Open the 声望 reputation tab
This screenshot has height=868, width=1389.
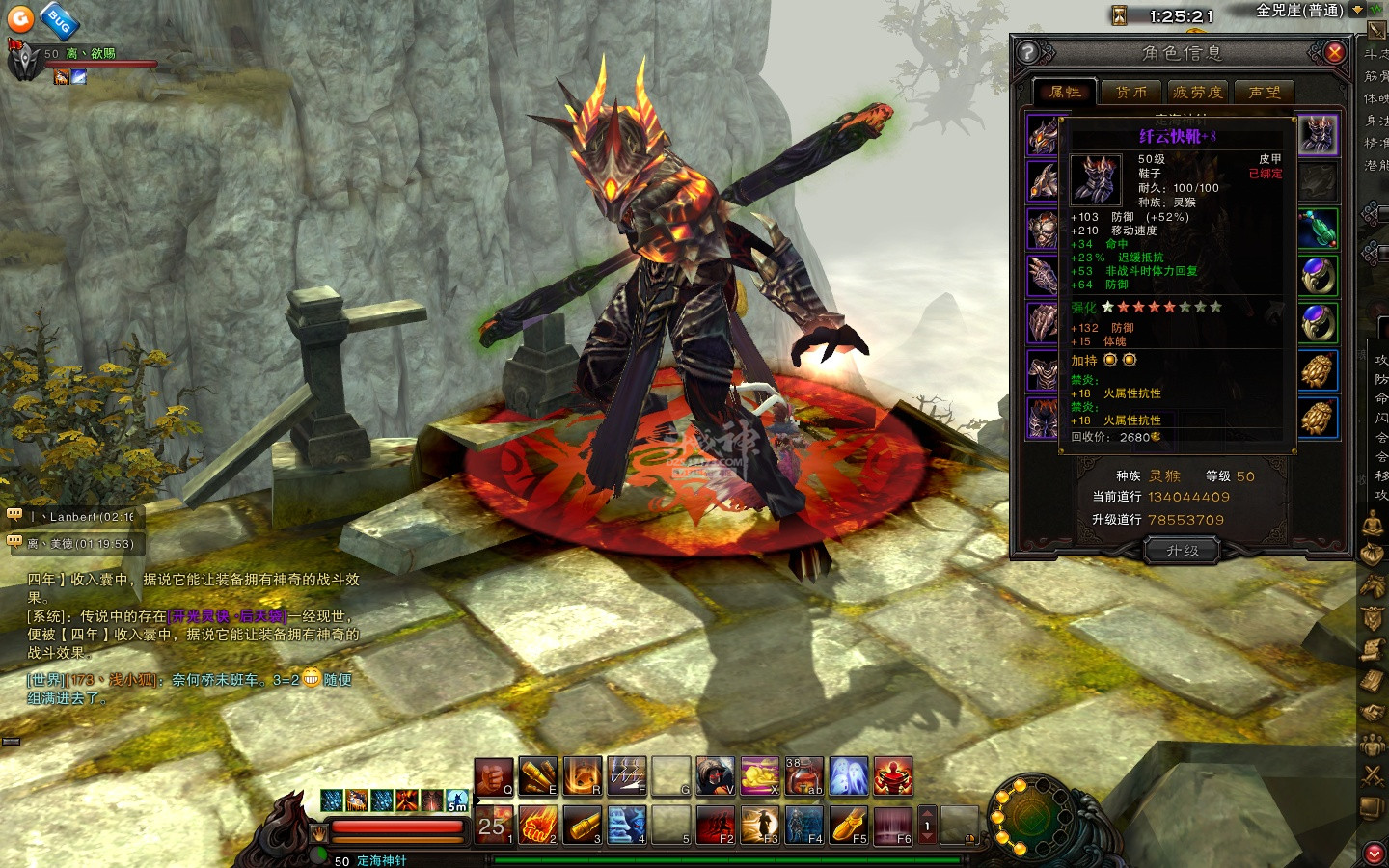coord(1265,93)
